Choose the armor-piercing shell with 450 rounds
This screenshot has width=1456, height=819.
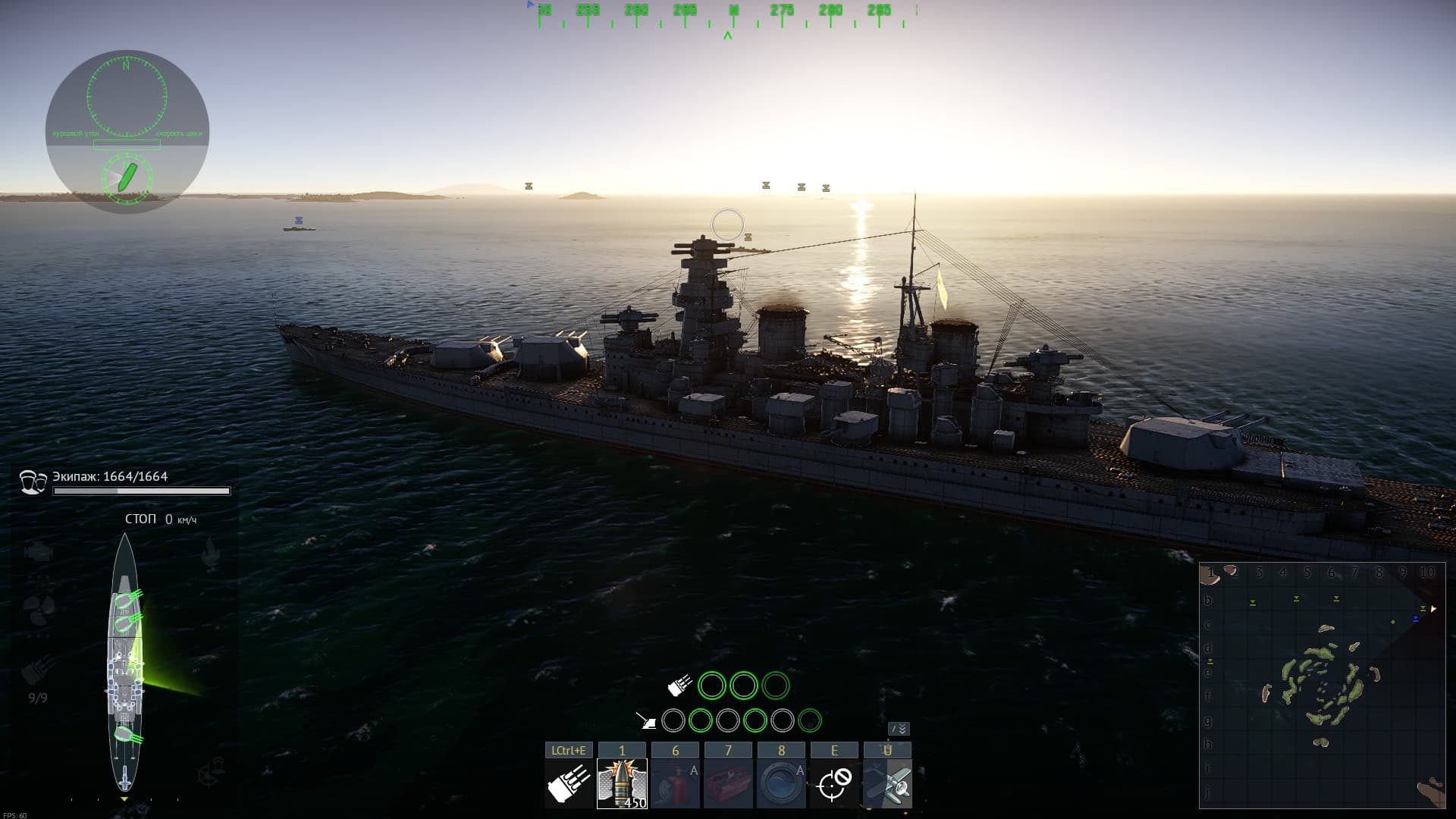click(622, 783)
